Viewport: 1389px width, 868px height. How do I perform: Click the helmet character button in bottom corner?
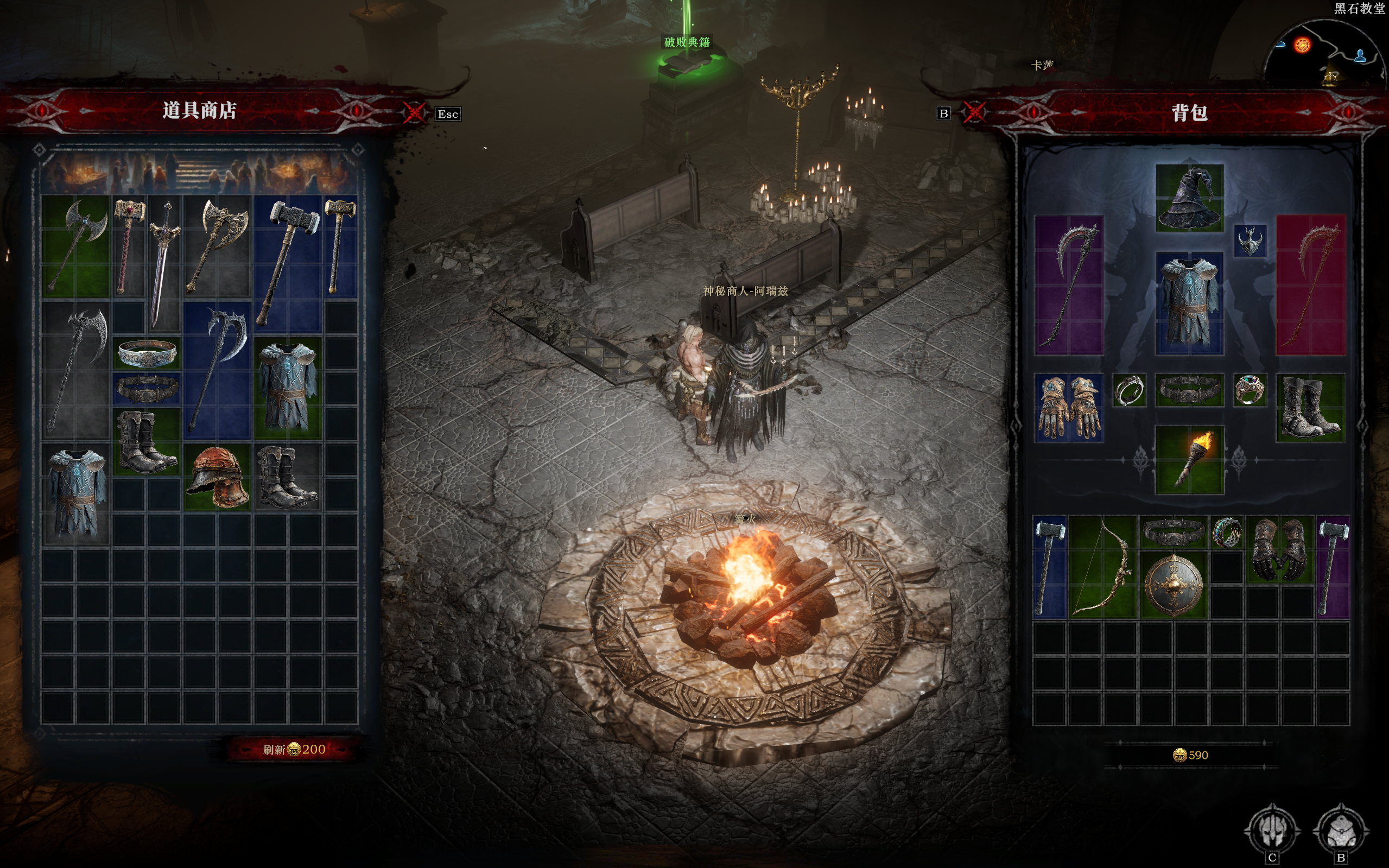coord(1272,830)
